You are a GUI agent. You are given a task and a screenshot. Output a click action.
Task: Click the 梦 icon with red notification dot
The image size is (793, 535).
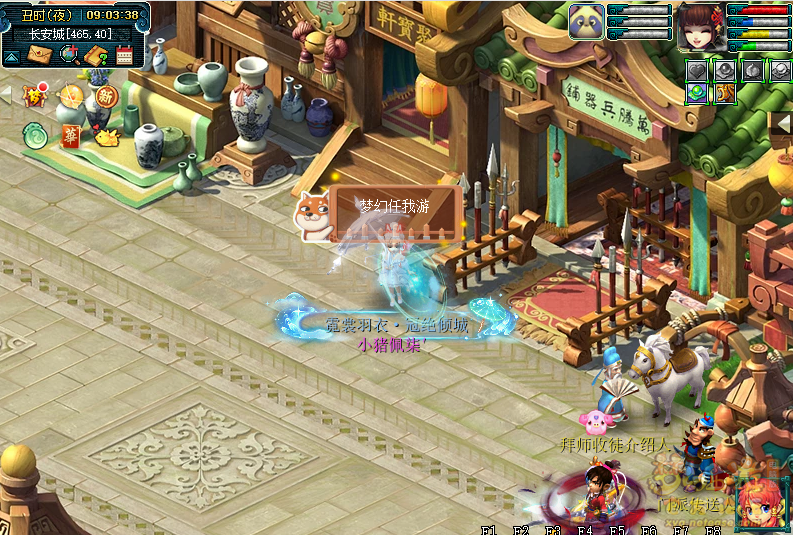(x=37, y=96)
